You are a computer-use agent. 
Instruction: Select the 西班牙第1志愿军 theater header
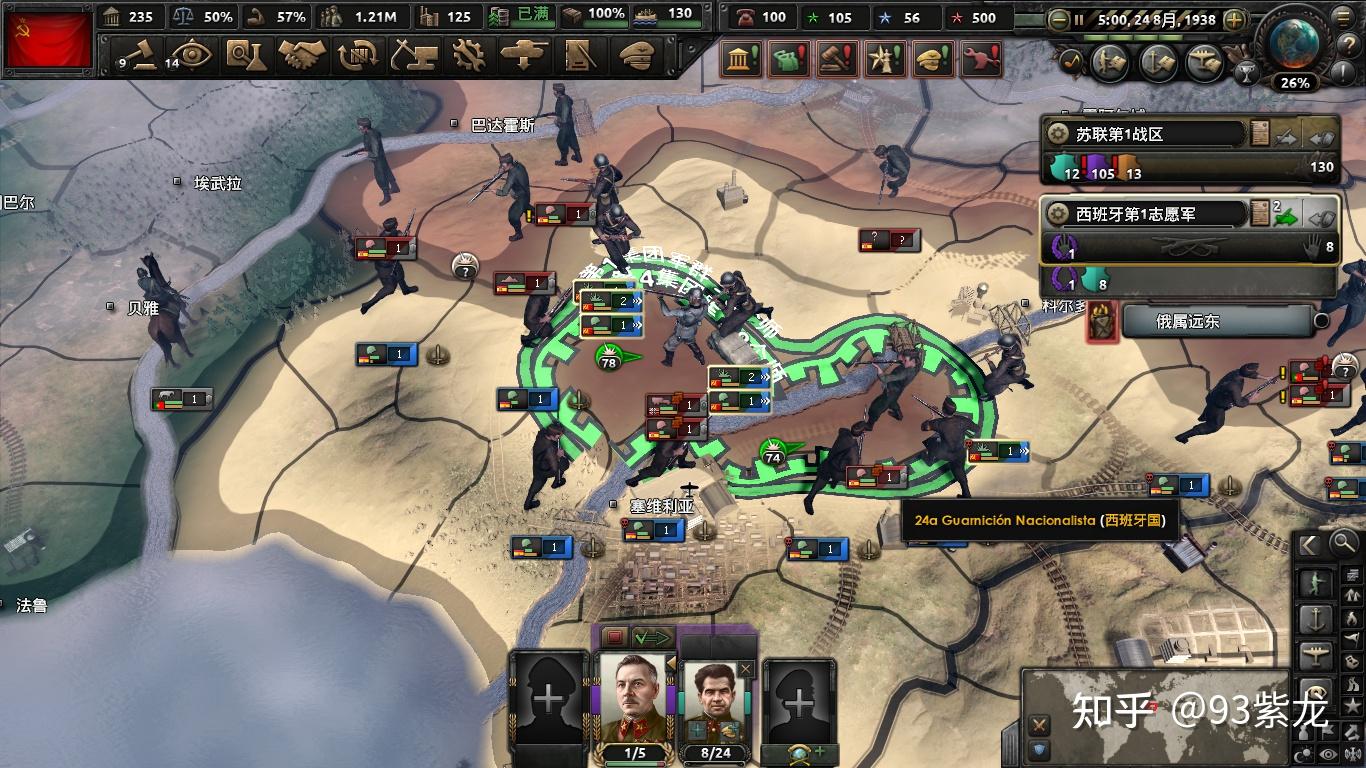[1145, 213]
